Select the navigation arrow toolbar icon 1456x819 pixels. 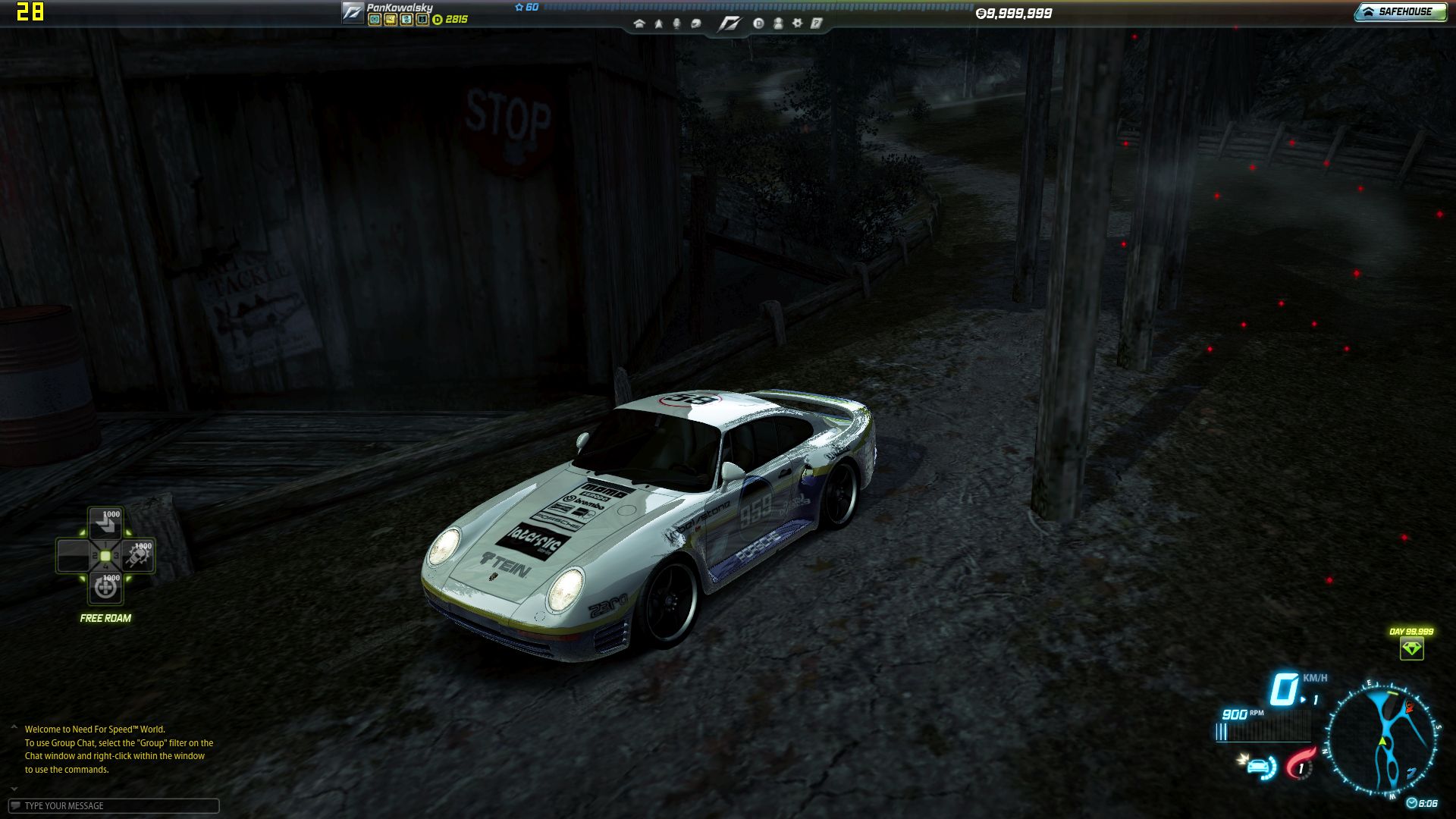click(658, 24)
